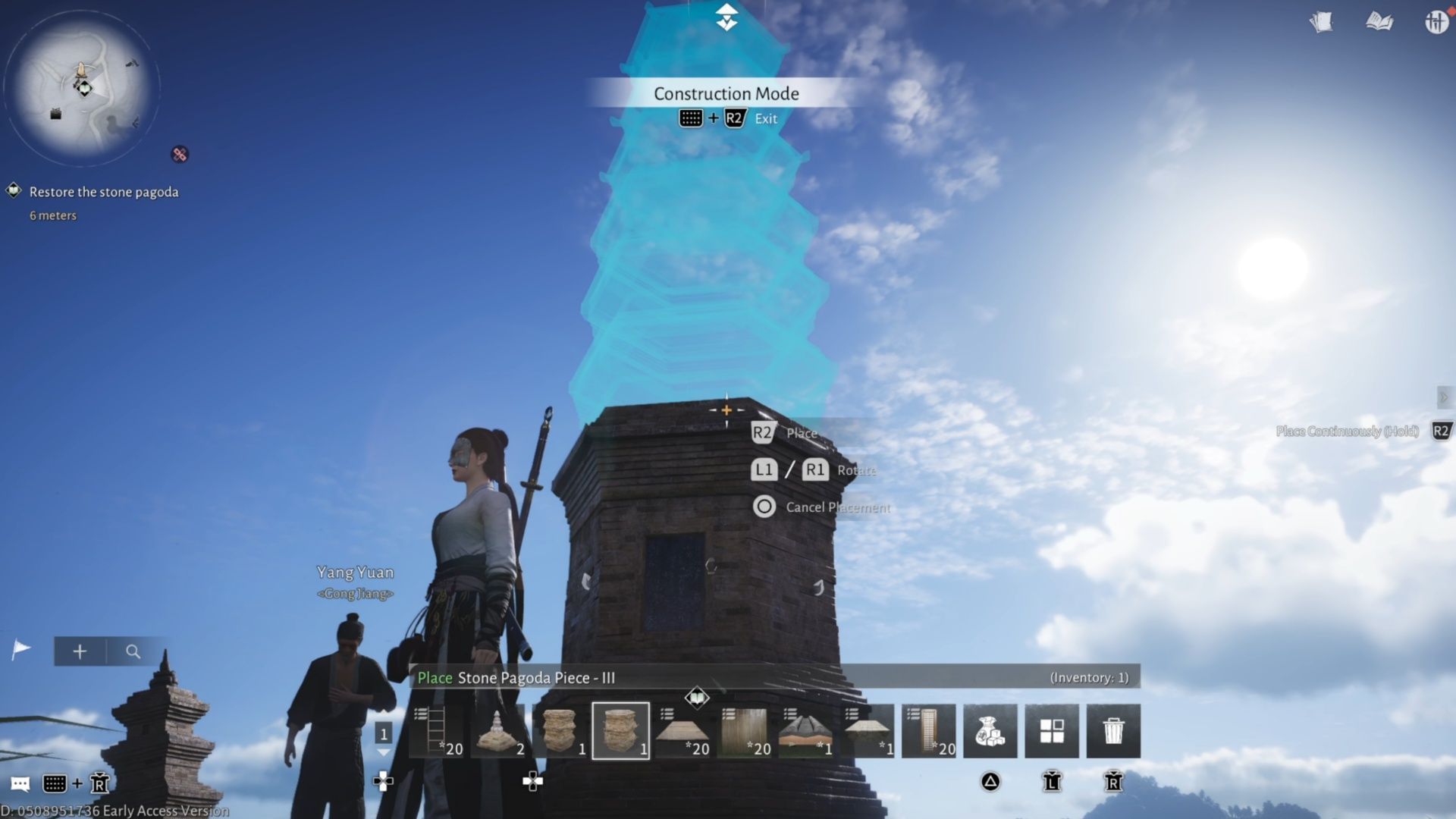Toggle the crafting category diamond above the hotbar
Viewport: 1456px width, 819px height.
pos(696,698)
